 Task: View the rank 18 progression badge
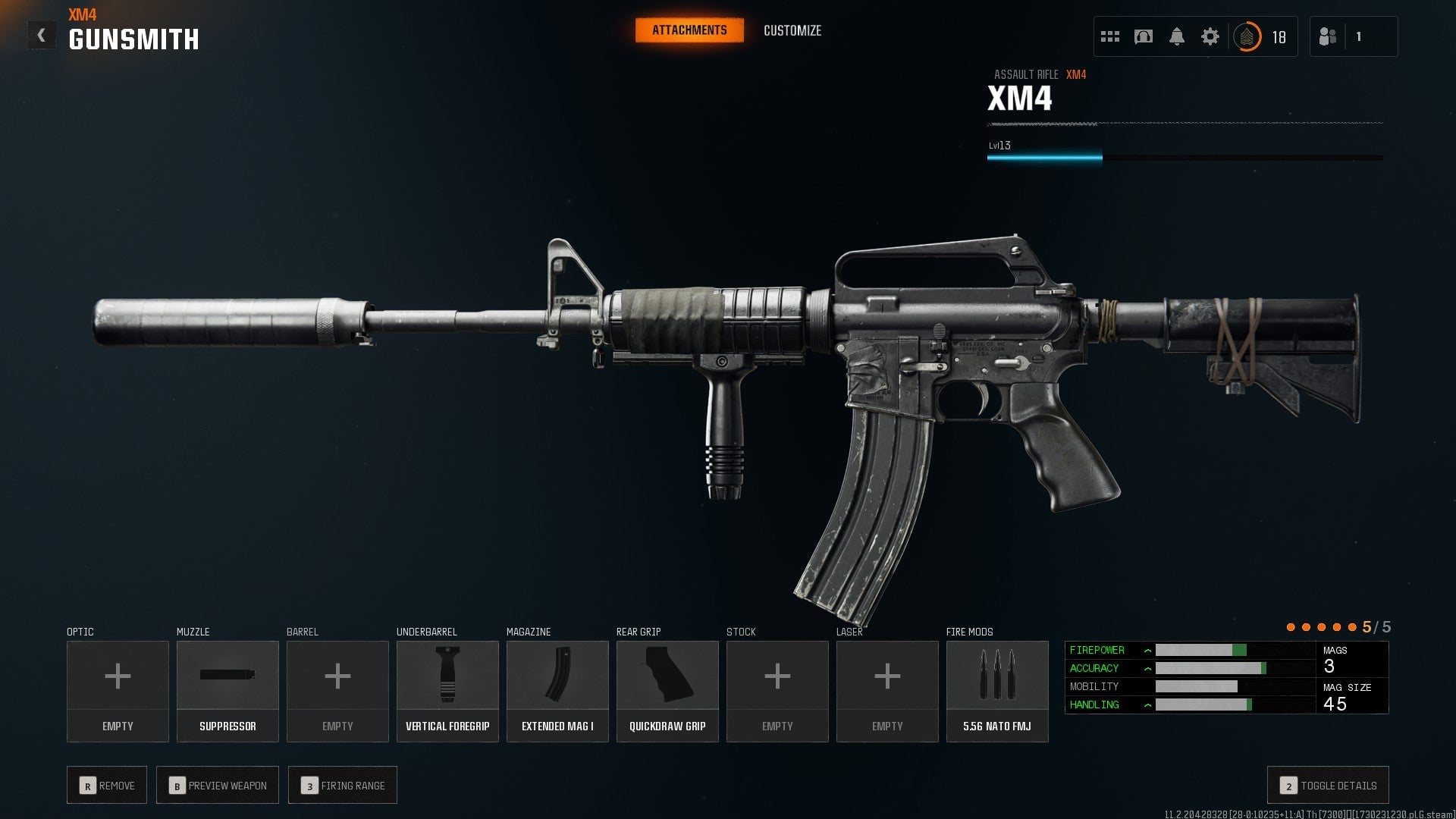(1248, 36)
